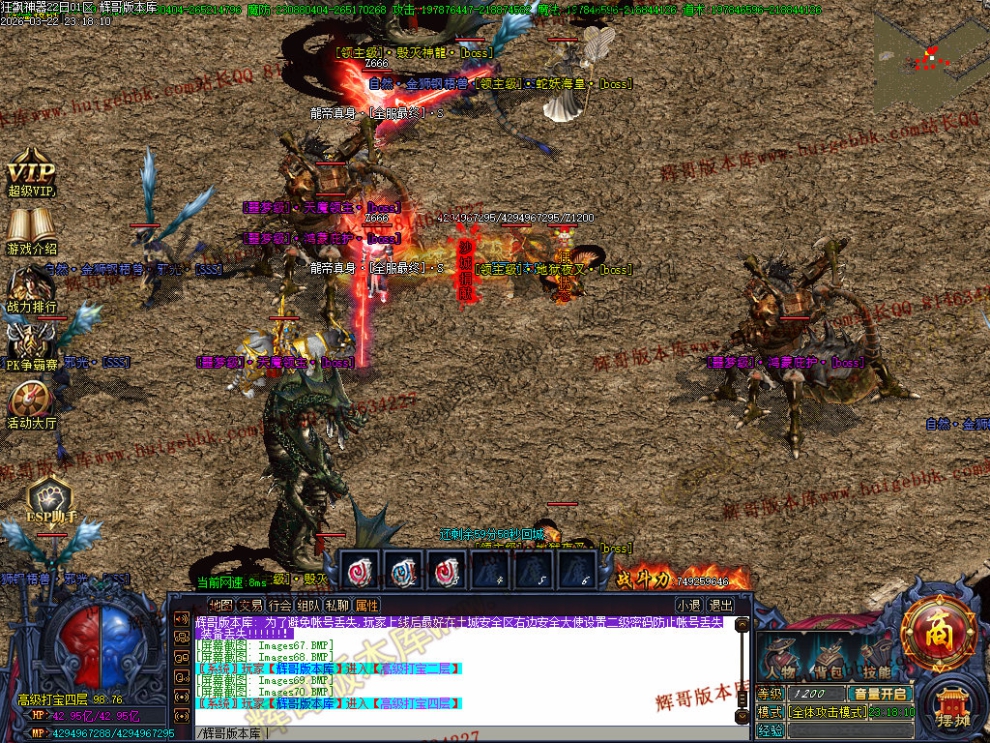Open the 行会 guild tab
This screenshot has height=743, width=990.
click(x=280, y=605)
